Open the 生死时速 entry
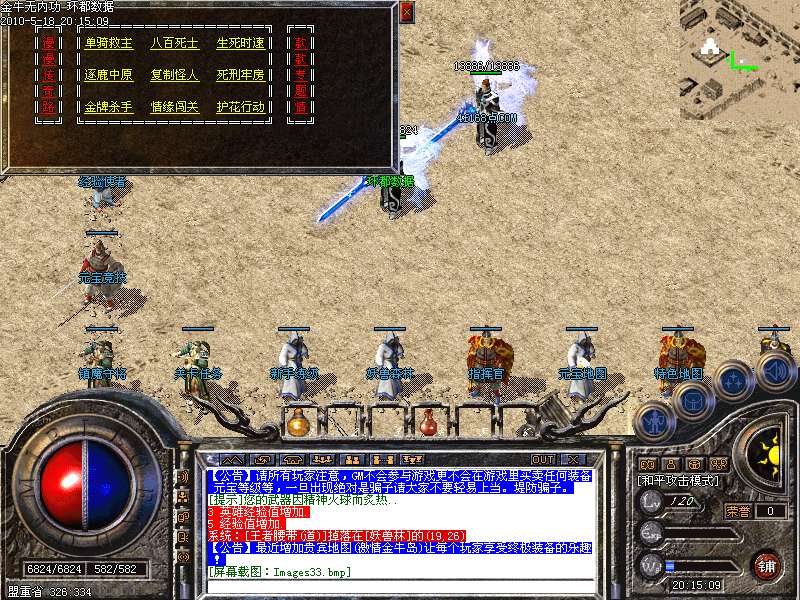800x600 pixels. click(240, 43)
